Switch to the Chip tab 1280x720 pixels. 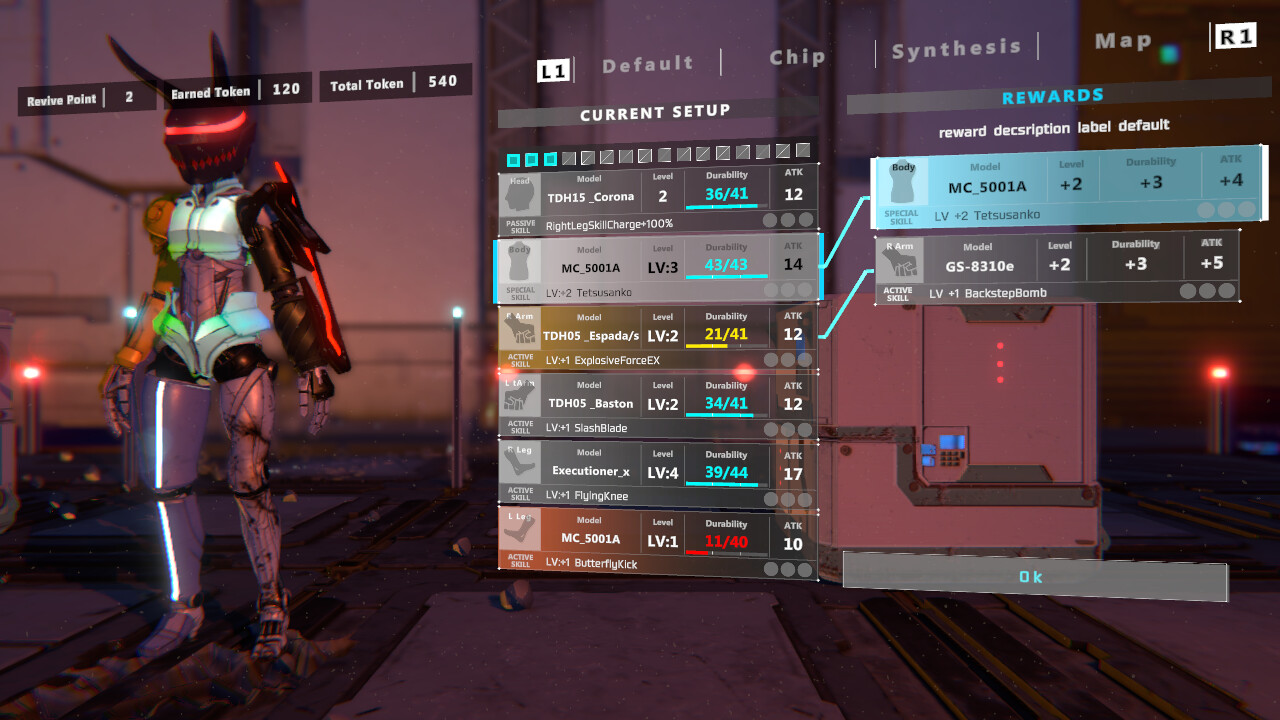pyautogui.click(x=796, y=57)
